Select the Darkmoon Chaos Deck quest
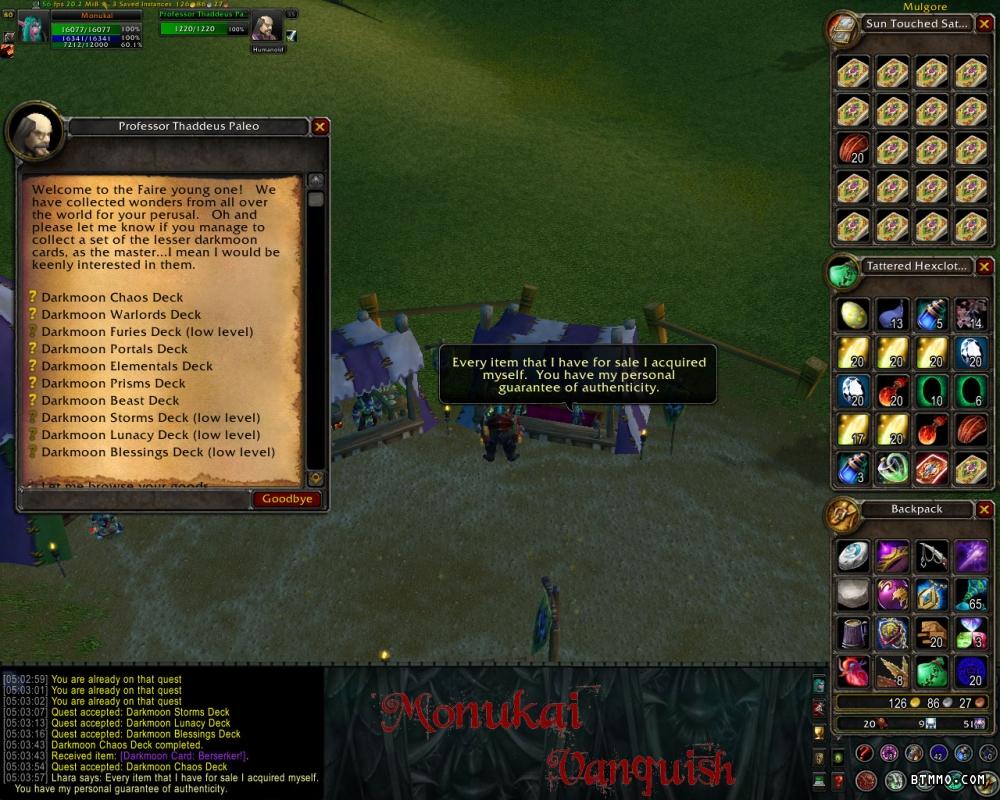The width and height of the screenshot is (1000, 800). tap(112, 297)
